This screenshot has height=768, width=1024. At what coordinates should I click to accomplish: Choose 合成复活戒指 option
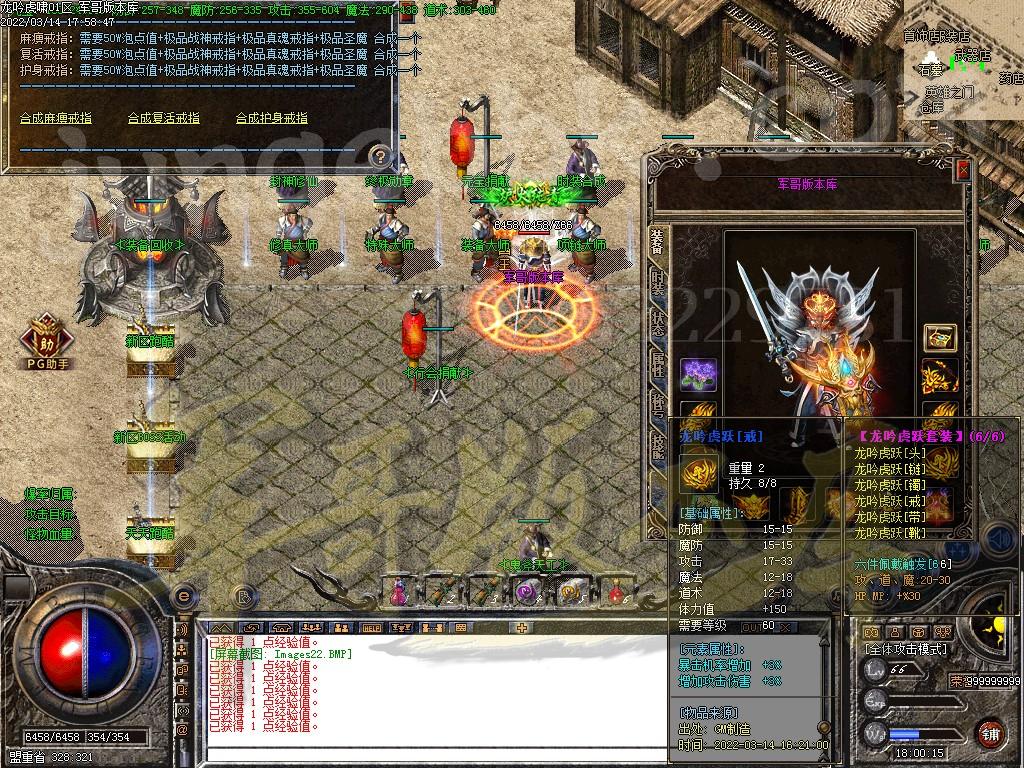coord(164,118)
